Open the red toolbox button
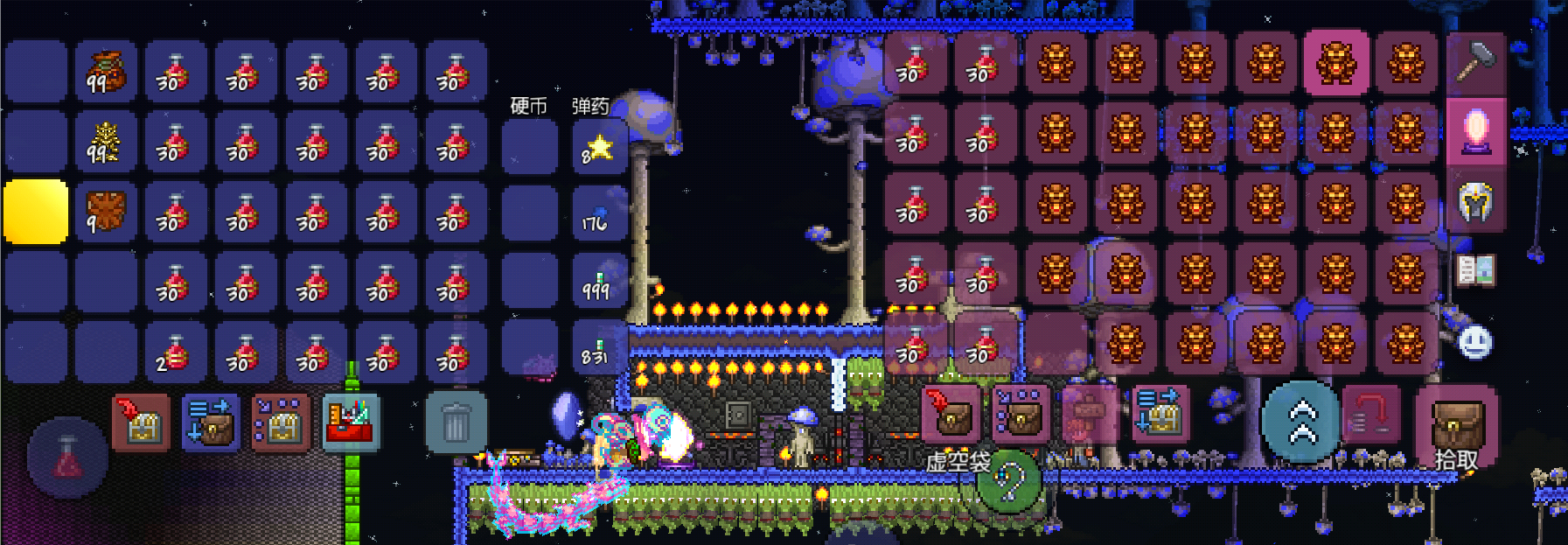 click(351, 423)
